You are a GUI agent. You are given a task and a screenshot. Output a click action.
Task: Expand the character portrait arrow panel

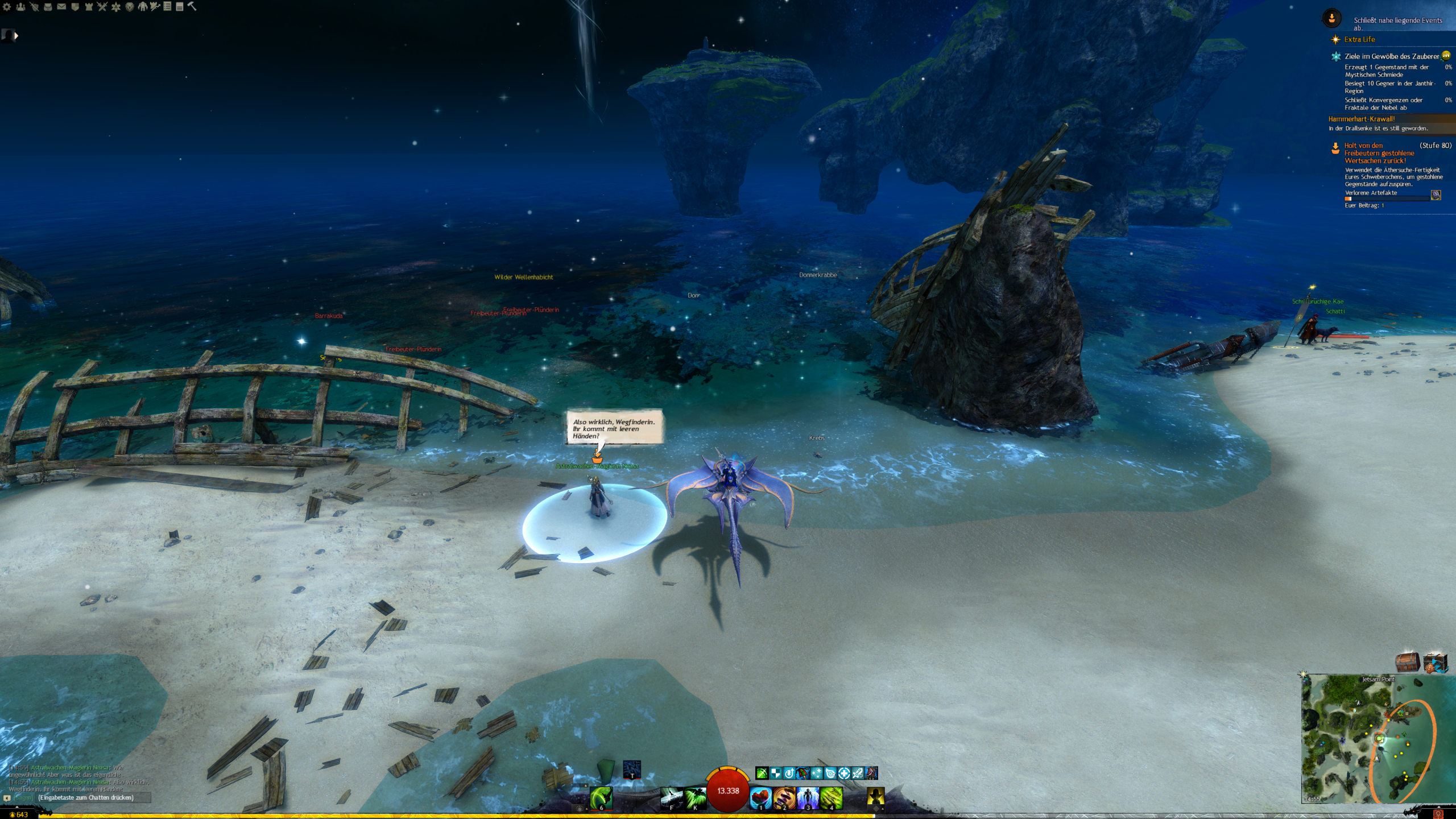click(16, 36)
